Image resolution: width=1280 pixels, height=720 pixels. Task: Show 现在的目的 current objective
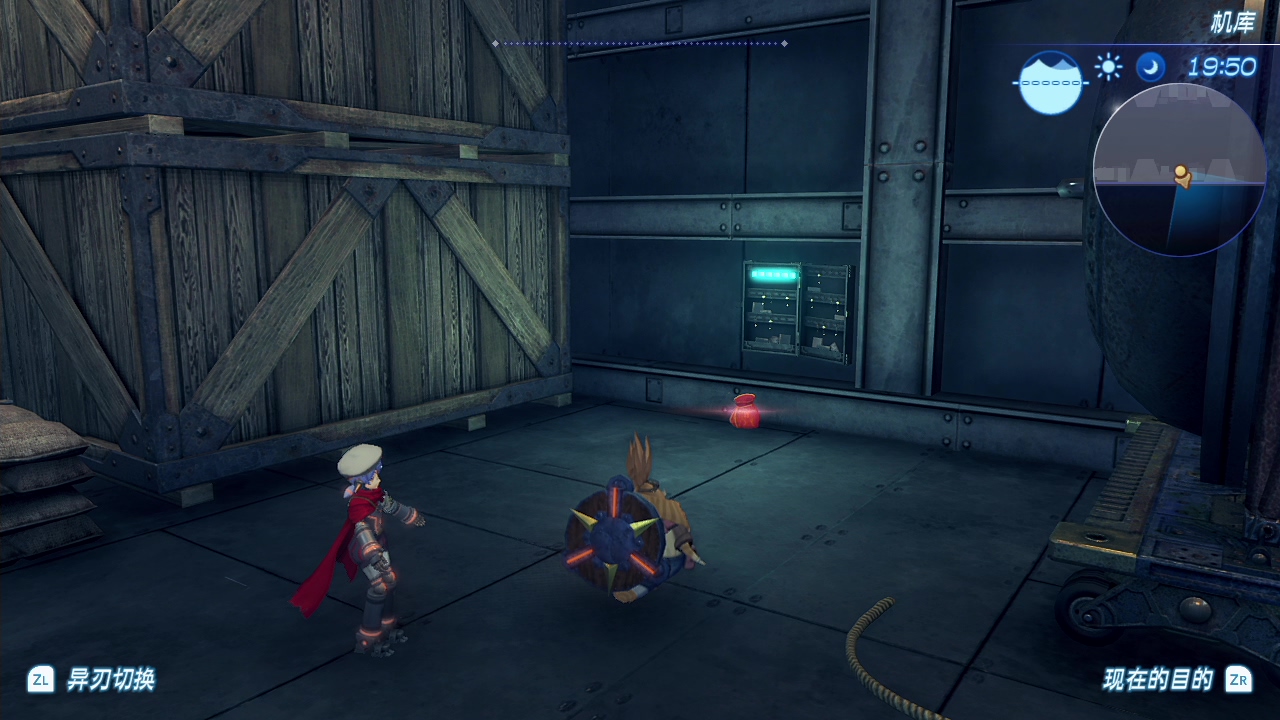point(1158,680)
